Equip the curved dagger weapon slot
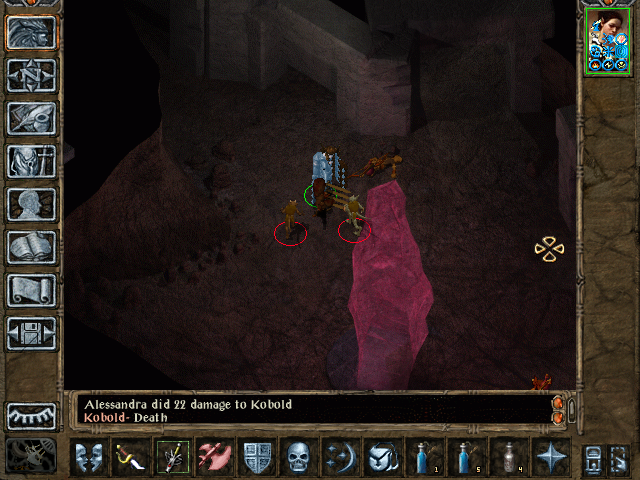 click(131, 457)
